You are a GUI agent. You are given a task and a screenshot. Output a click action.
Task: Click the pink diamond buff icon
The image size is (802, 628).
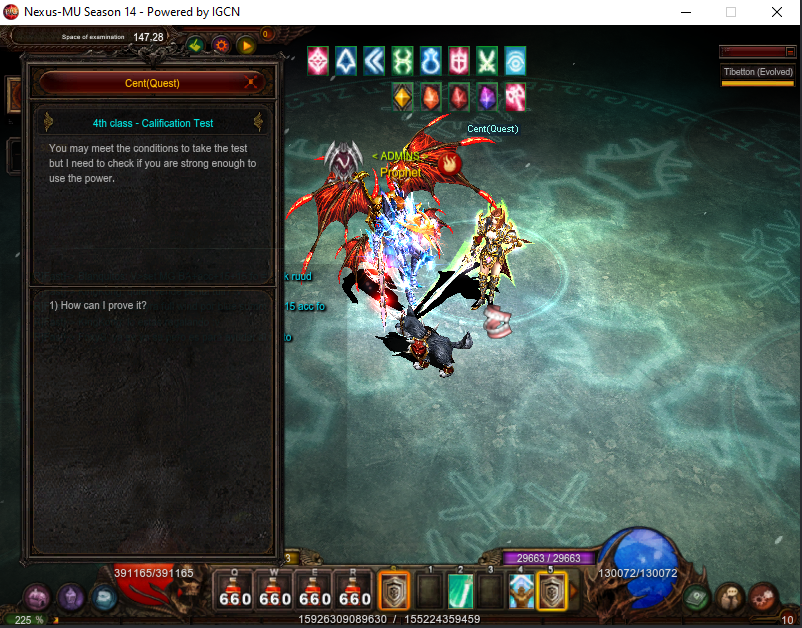pyautogui.click(x=318, y=61)
